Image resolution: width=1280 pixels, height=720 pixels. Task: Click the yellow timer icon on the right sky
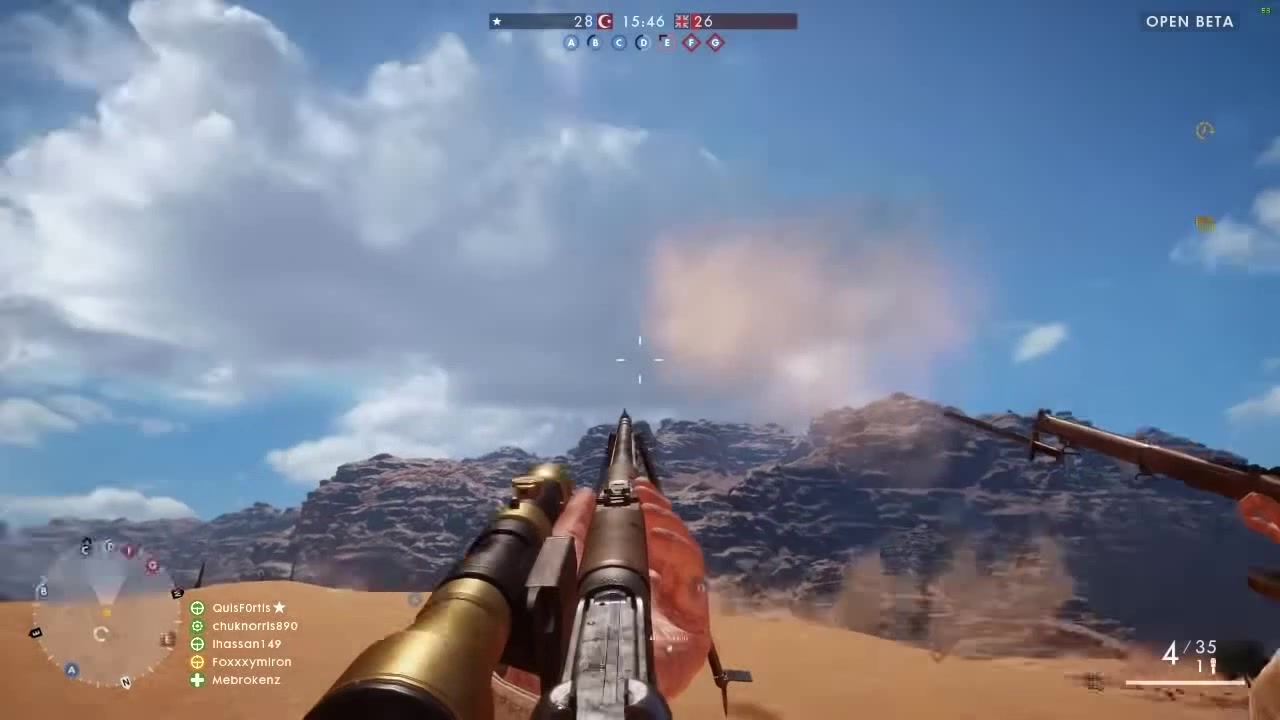tap(1205, 130)
